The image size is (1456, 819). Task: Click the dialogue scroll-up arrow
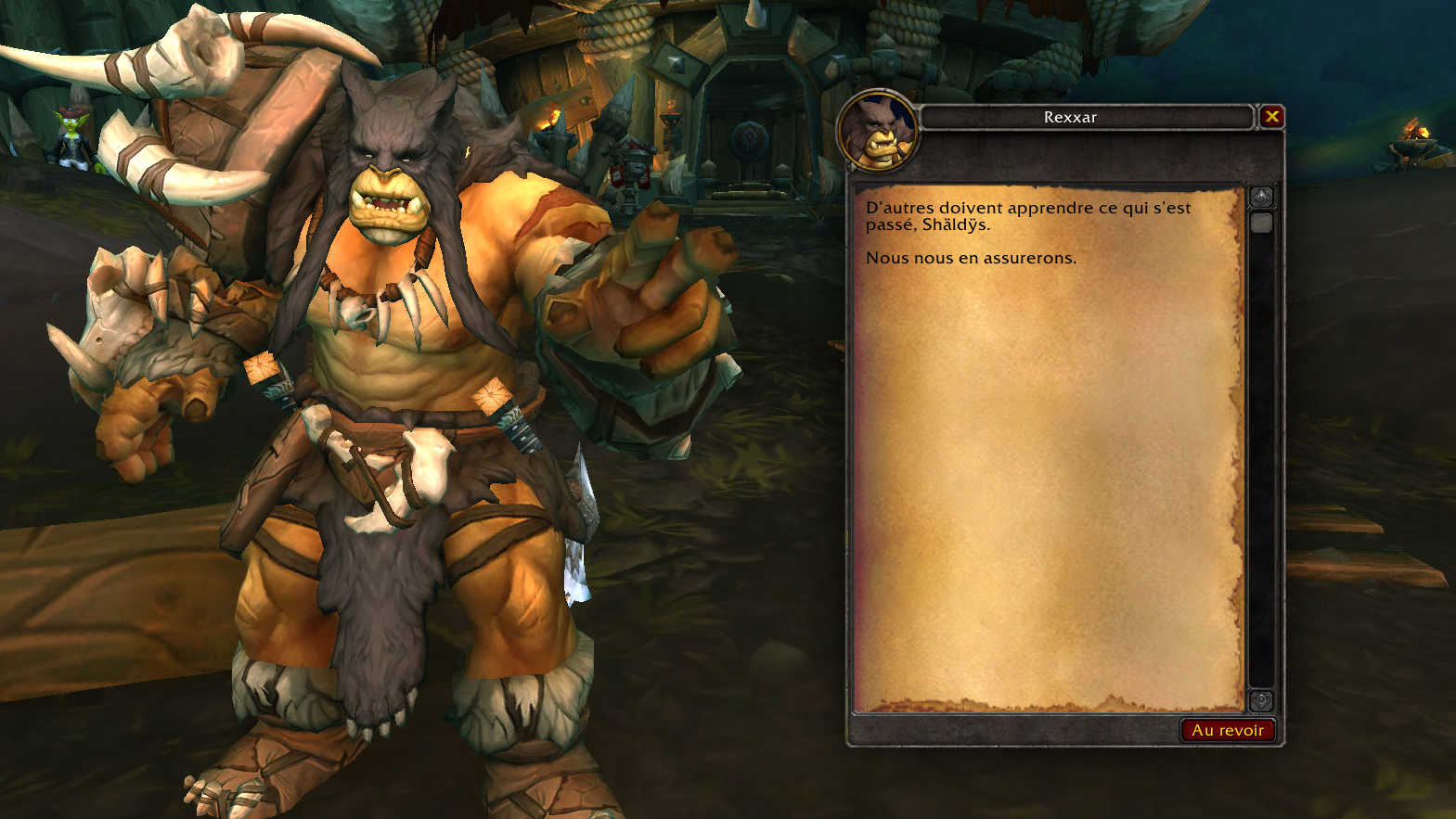pos(1261,197)
